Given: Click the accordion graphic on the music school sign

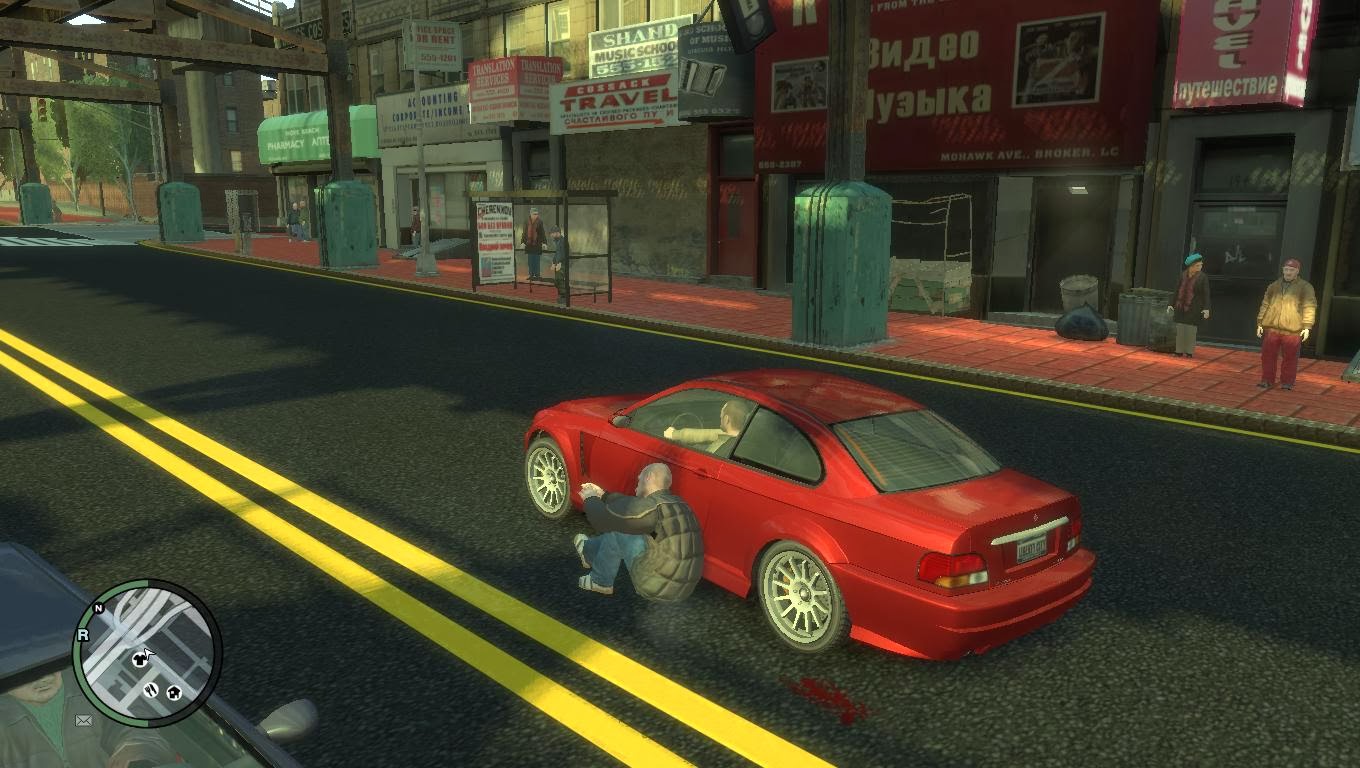Looking at the screenshot, I should click(701, 75).
